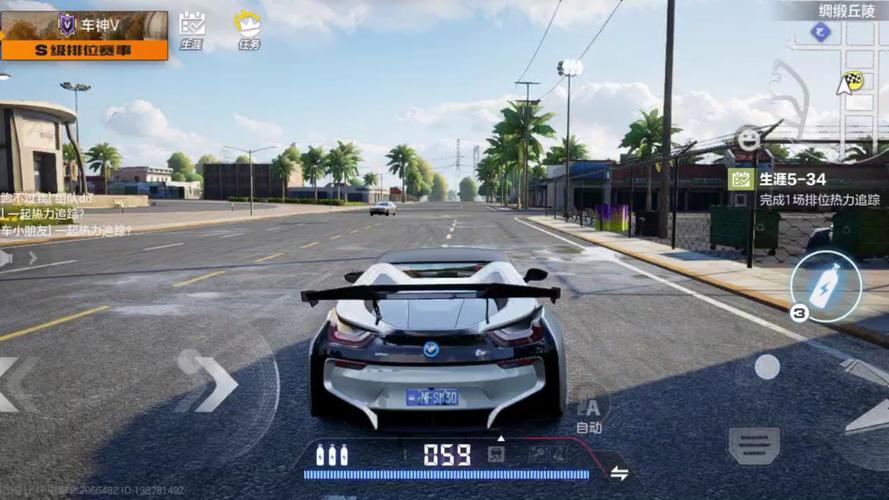Open the 生涯 career menu icon
Image resolution: width=889 pixels, height=500 pixels.
point(191,29)
